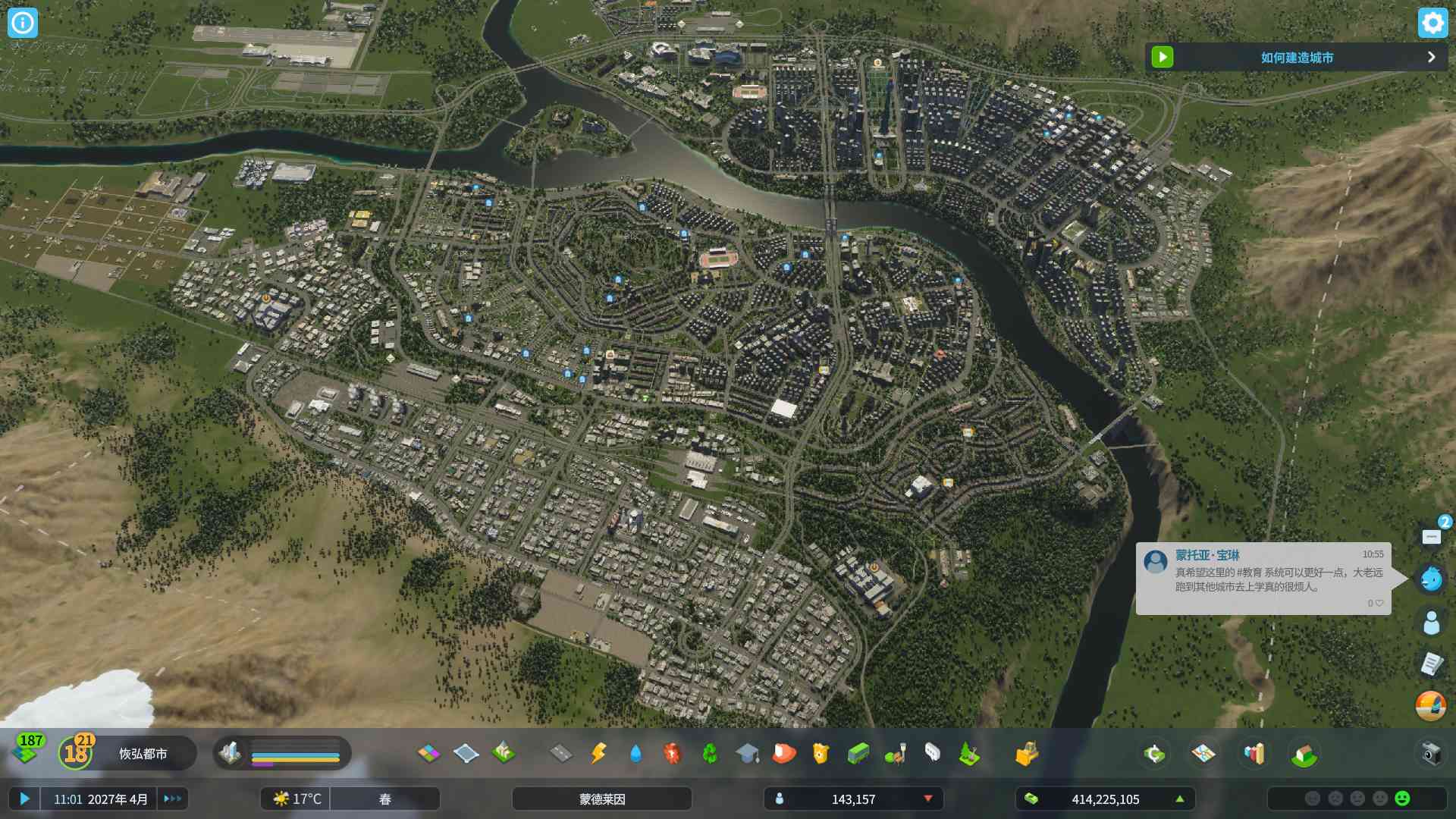Open the green bus transportation menu

click(858, 753)
